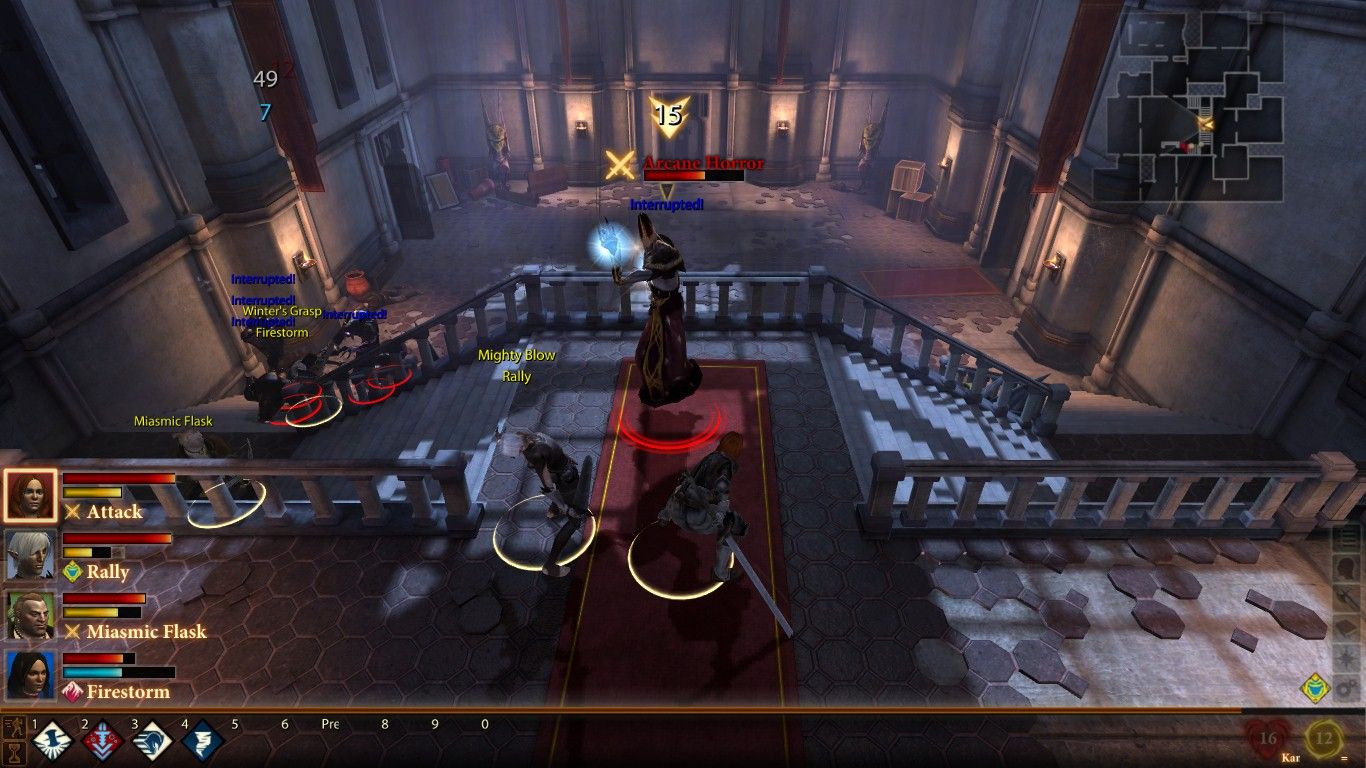Screen dimensions: 1366x768
Task: Choose the bearded party member's portrait
Action: click(x=30, y=616)
